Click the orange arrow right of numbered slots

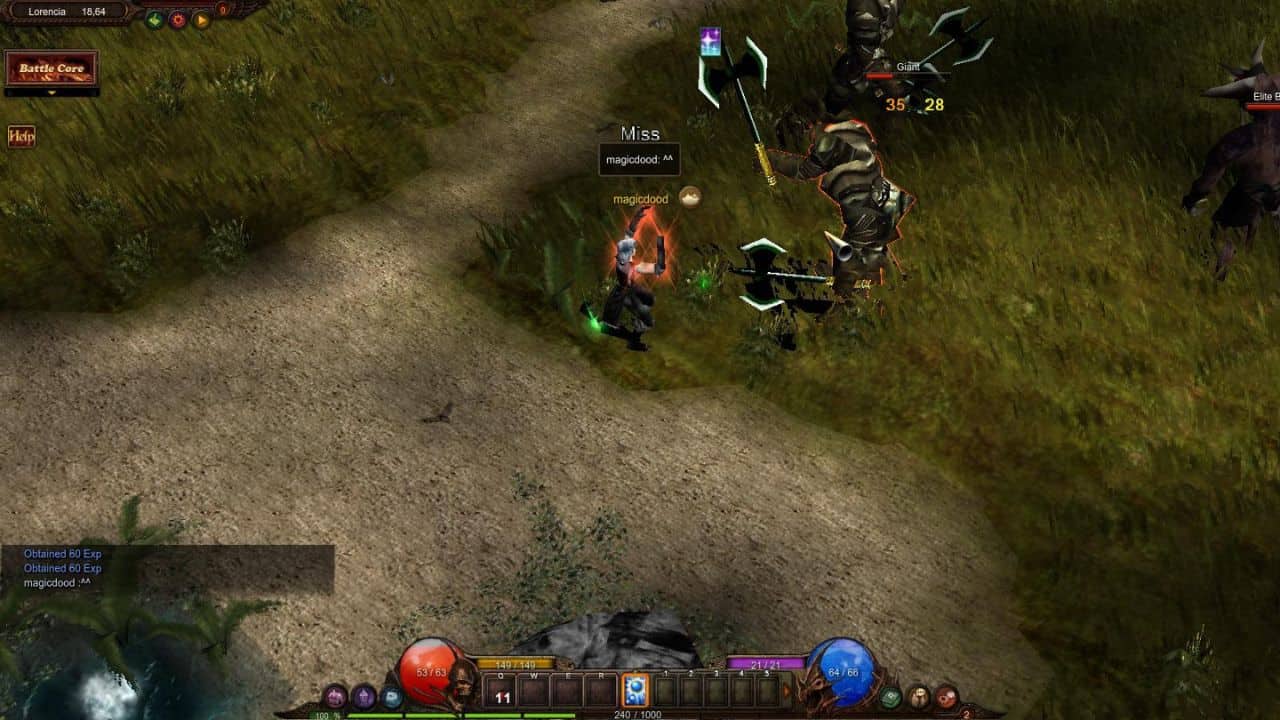(x=786, y=690)
